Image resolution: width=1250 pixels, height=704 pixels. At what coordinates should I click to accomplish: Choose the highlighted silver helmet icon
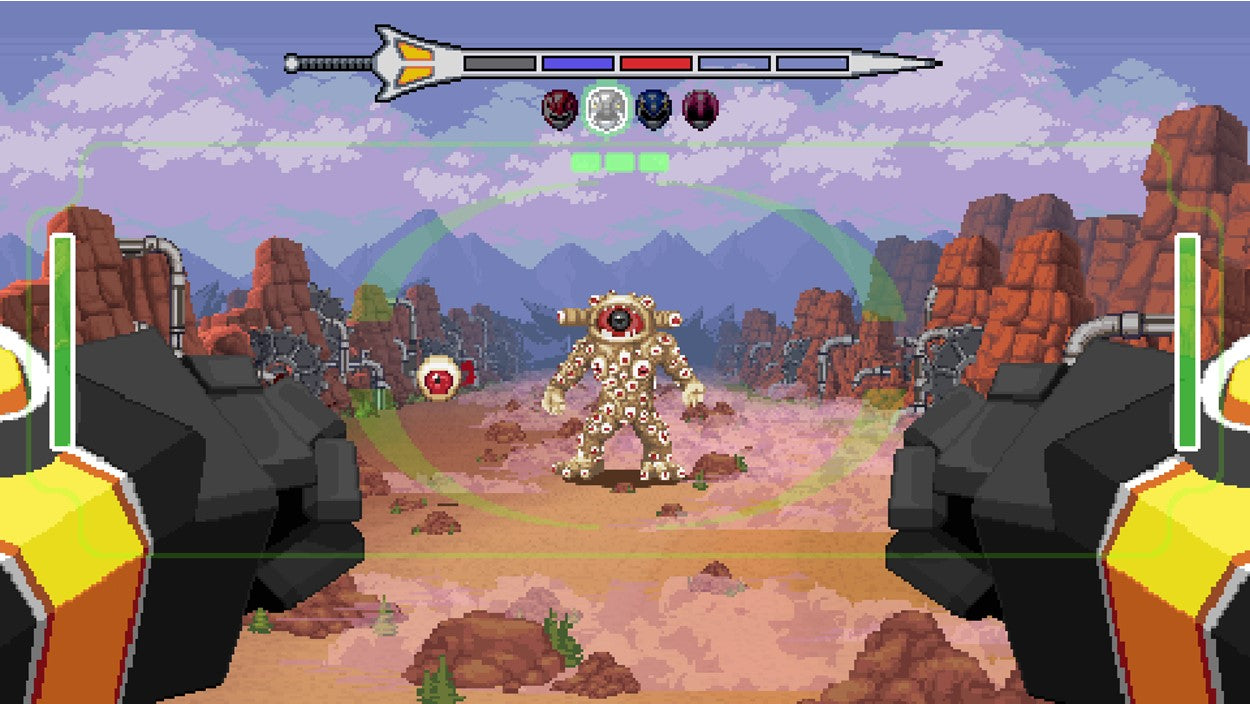pyautogui.click(x=607, y=109)
